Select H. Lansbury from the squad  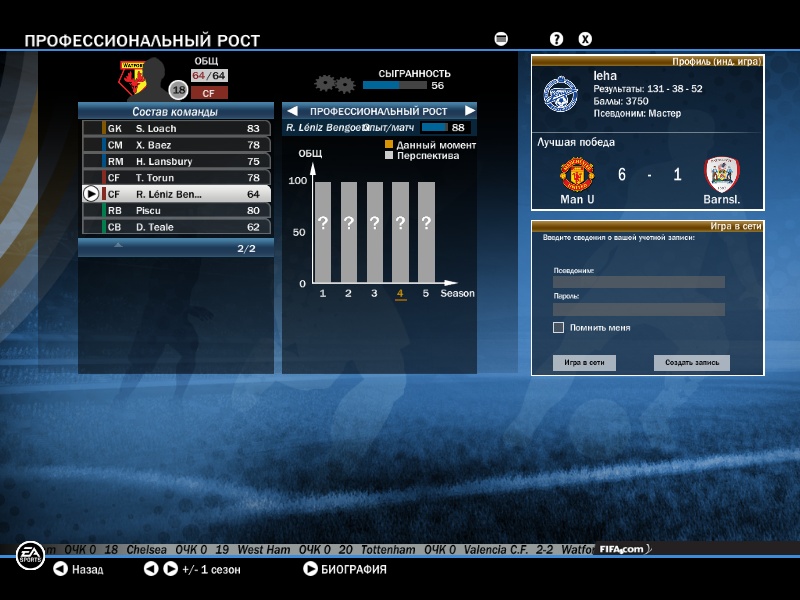tap(176, 161)
